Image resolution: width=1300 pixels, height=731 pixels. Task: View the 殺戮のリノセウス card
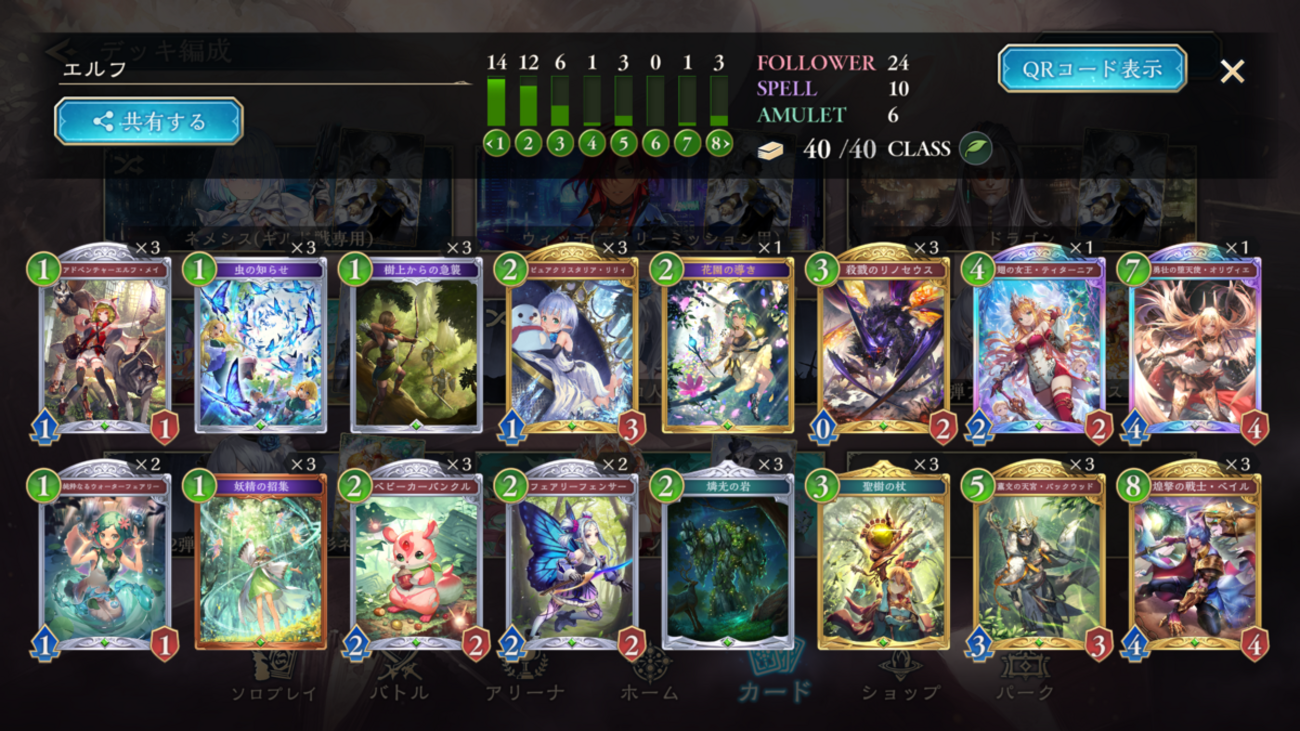884,345
